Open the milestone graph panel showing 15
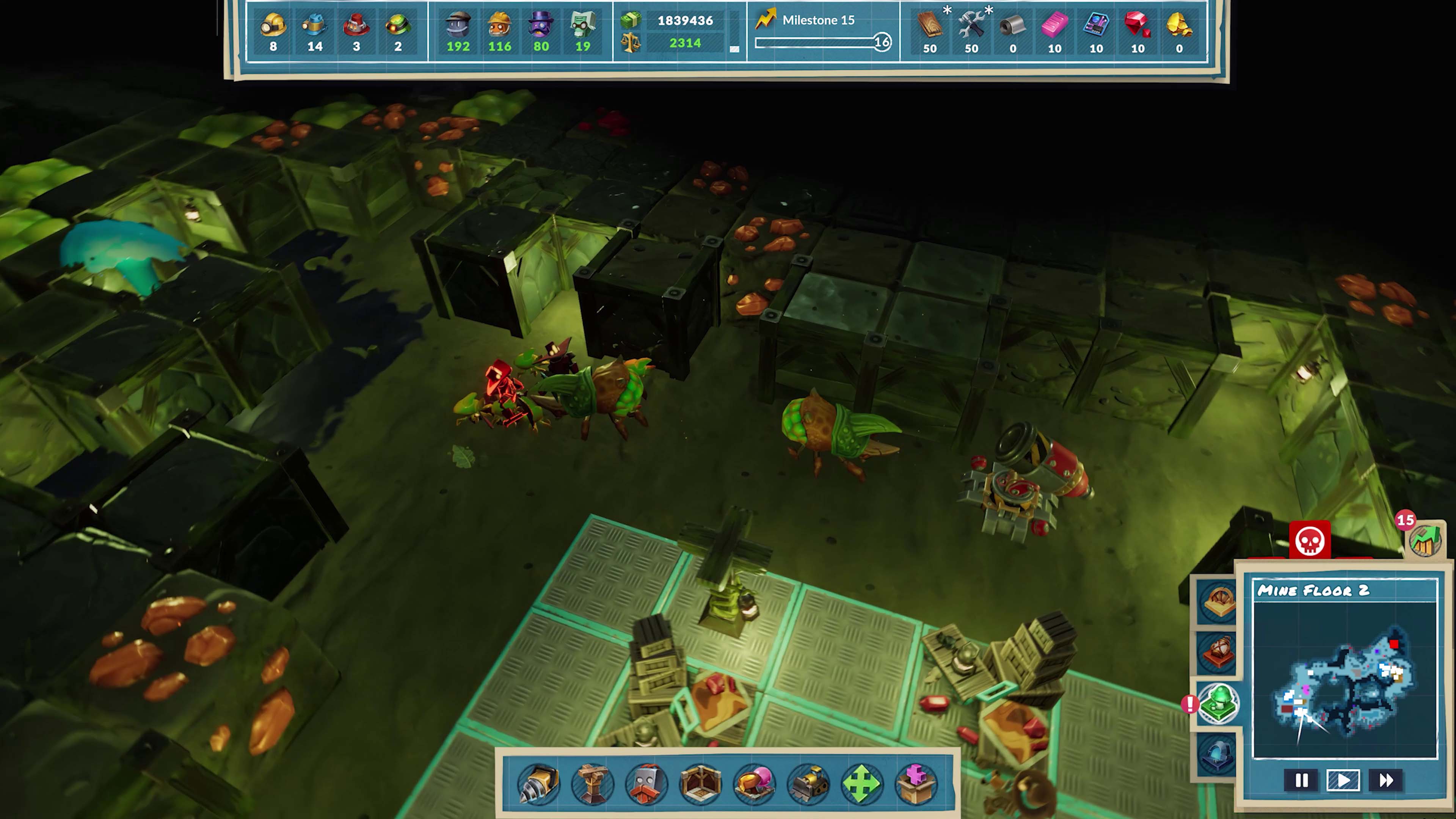This screenshot has height=819, width=1456. pyautogui.click(x=1425, y=541)
